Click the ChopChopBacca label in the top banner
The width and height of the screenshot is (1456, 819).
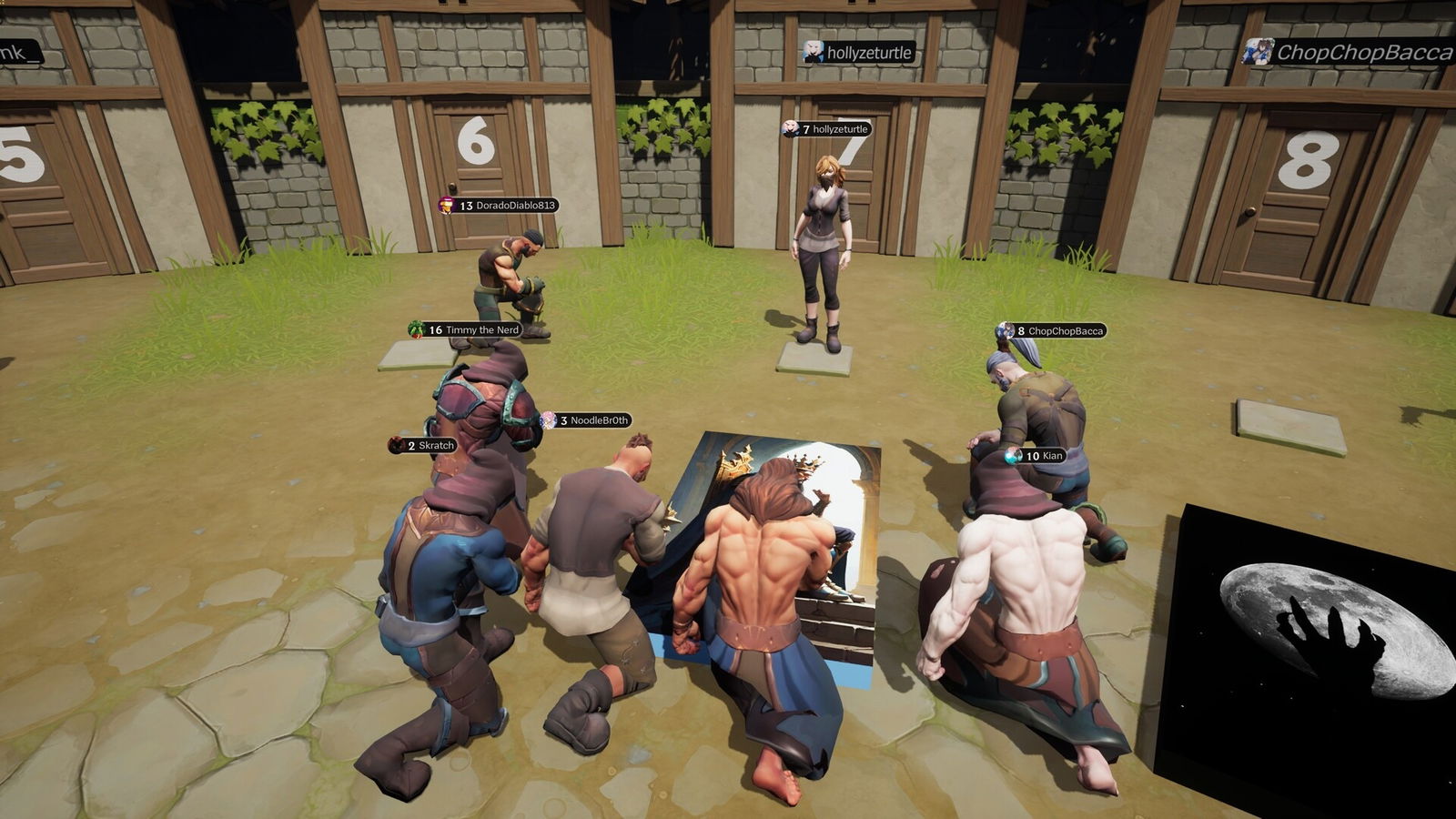point(1364,53)
